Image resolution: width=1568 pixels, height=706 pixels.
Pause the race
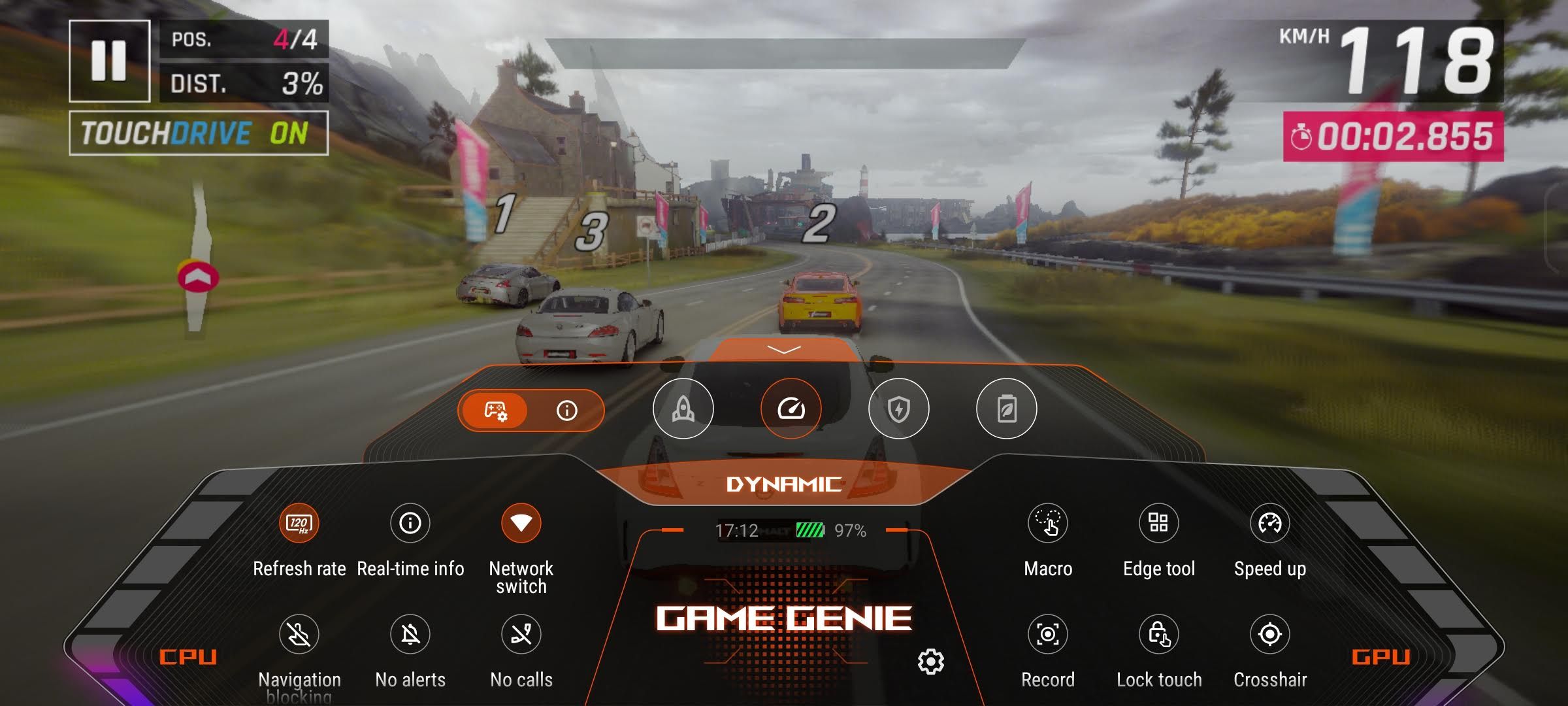109,61
